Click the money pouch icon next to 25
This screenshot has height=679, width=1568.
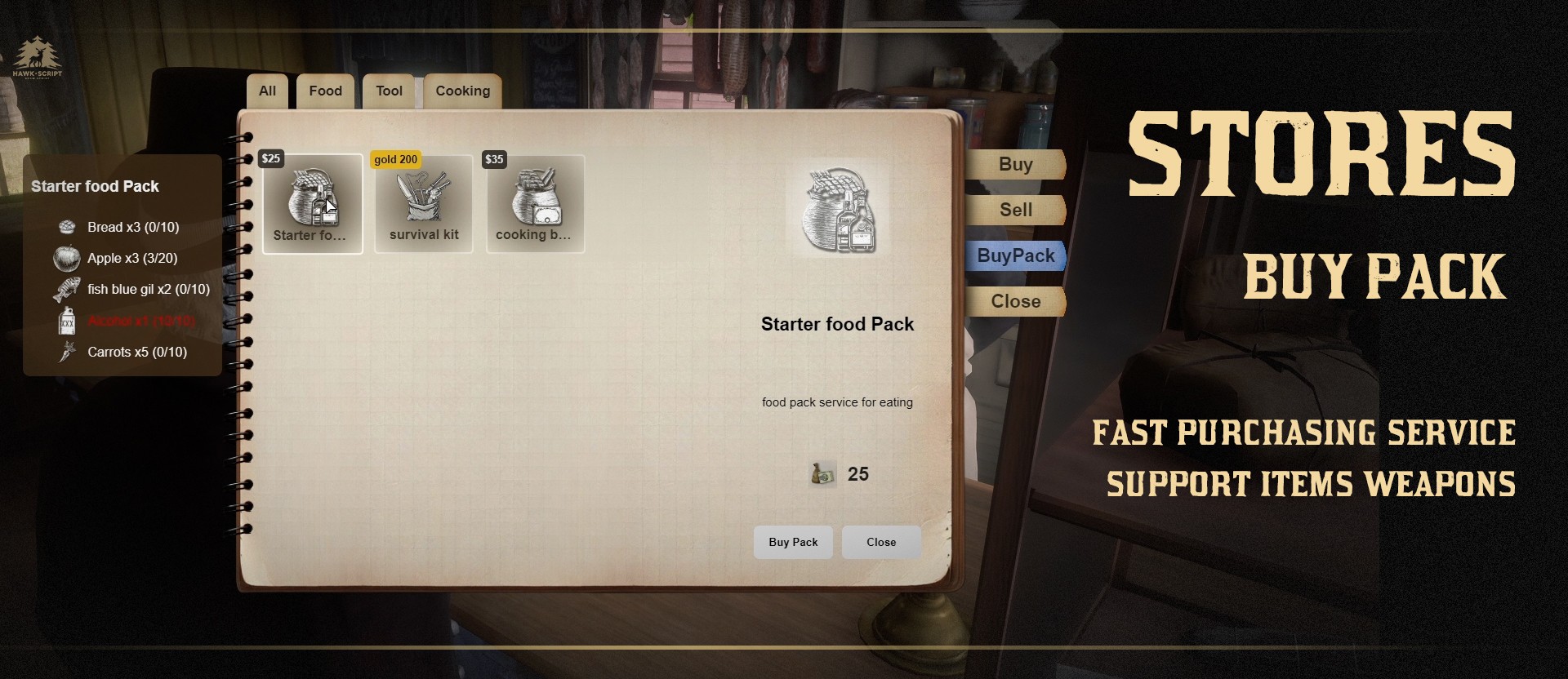(x=823, y=473)
